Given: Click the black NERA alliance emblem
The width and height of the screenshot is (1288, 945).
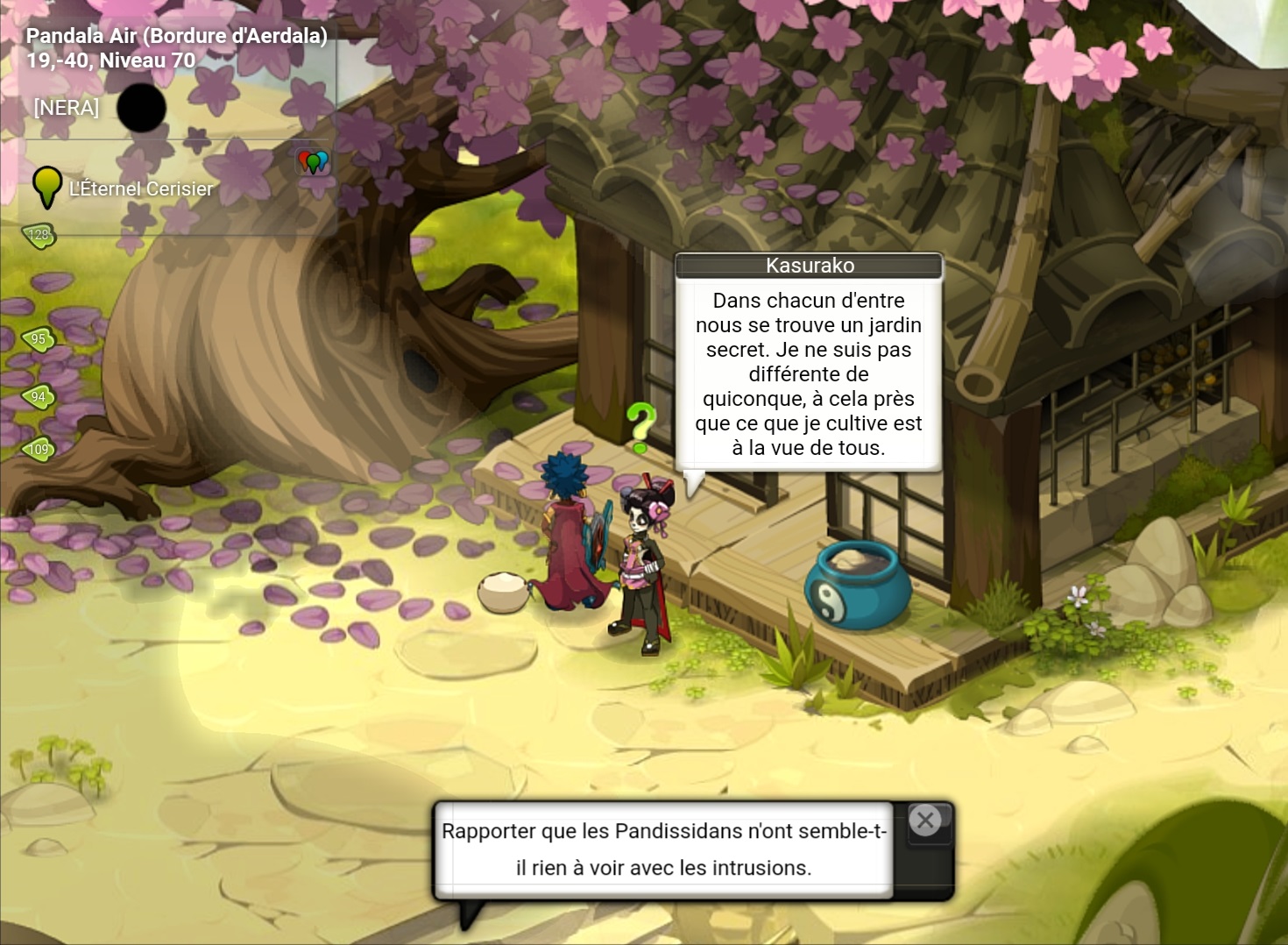Looking at the screenshot, I should (x=141, y=108).
